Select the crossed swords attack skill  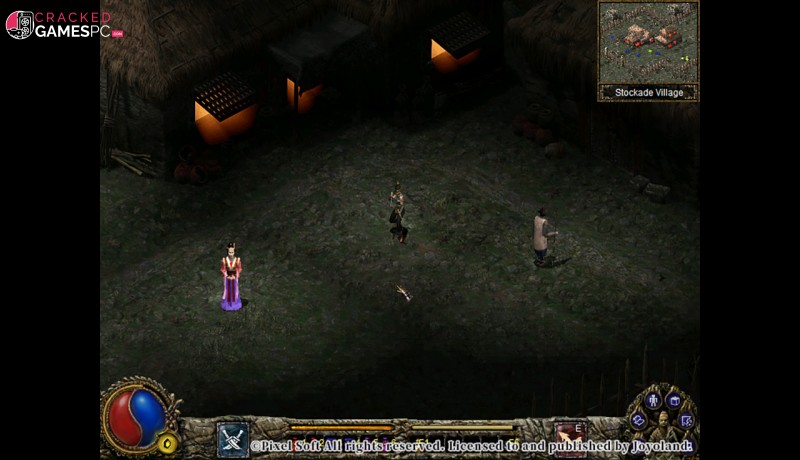tap(232, 438)
